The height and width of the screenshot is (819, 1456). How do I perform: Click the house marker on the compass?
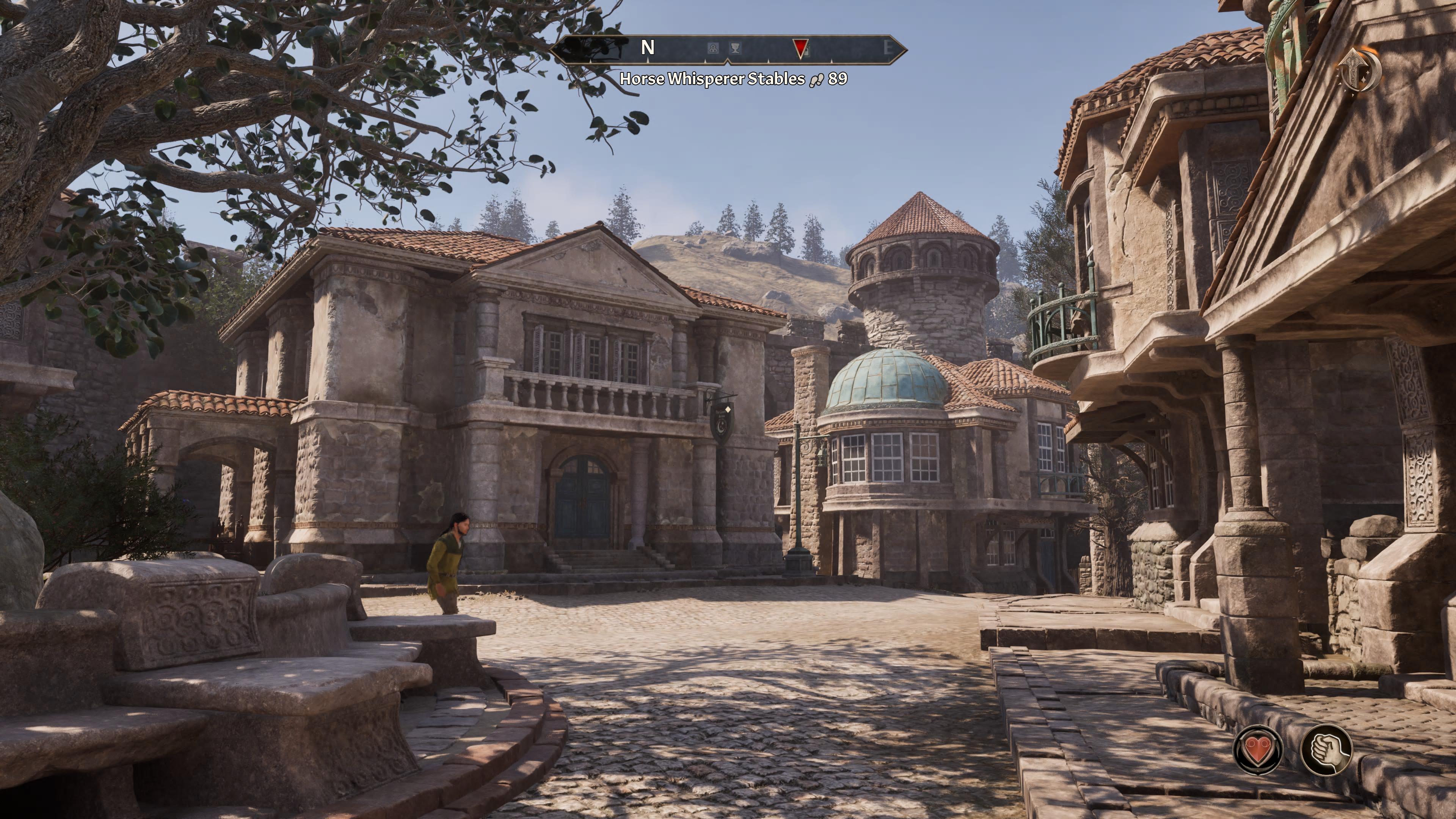[x=714, y=49]
